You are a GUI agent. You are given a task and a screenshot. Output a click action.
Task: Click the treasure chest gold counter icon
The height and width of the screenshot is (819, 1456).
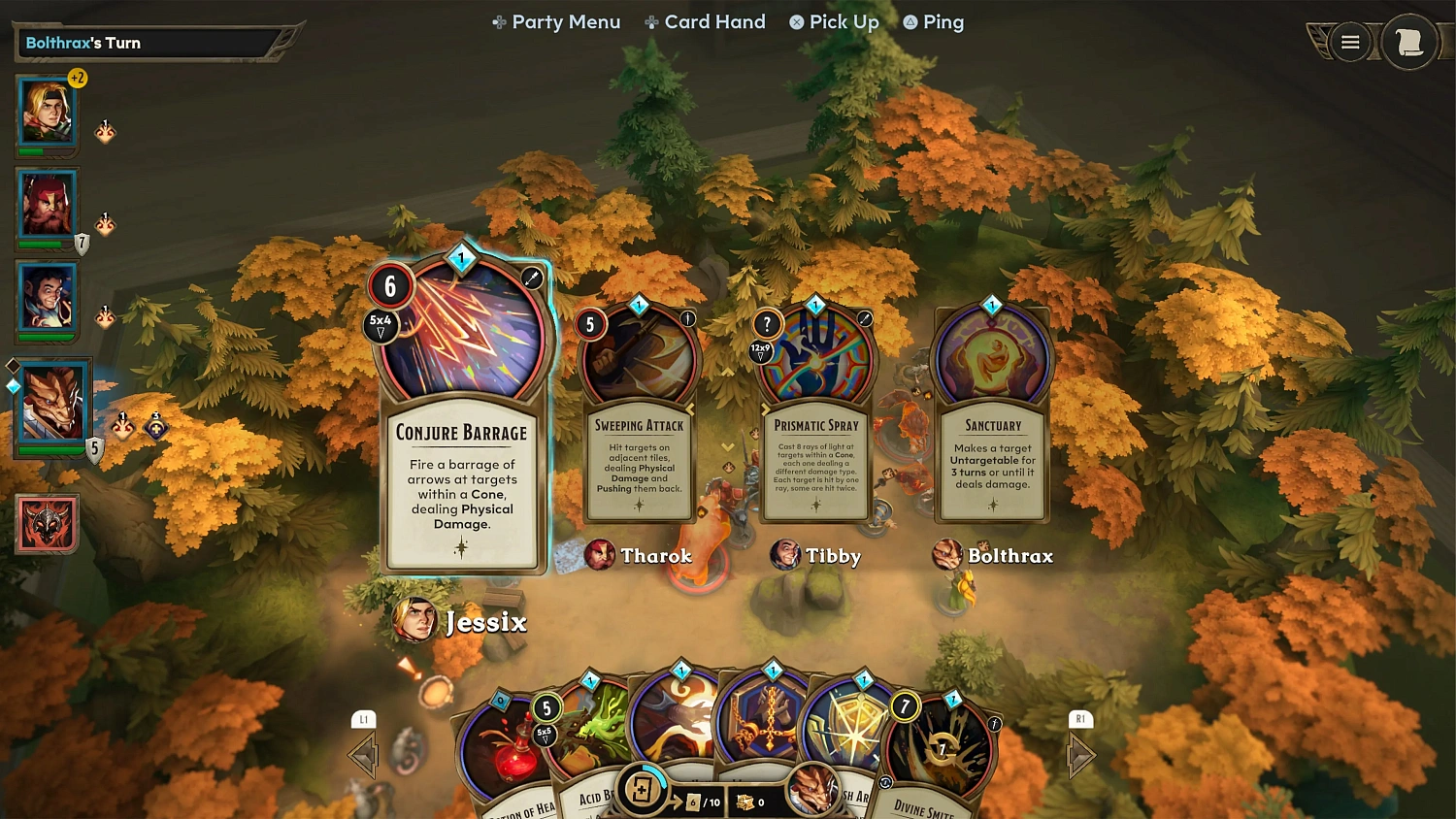[x=745, y=803]
